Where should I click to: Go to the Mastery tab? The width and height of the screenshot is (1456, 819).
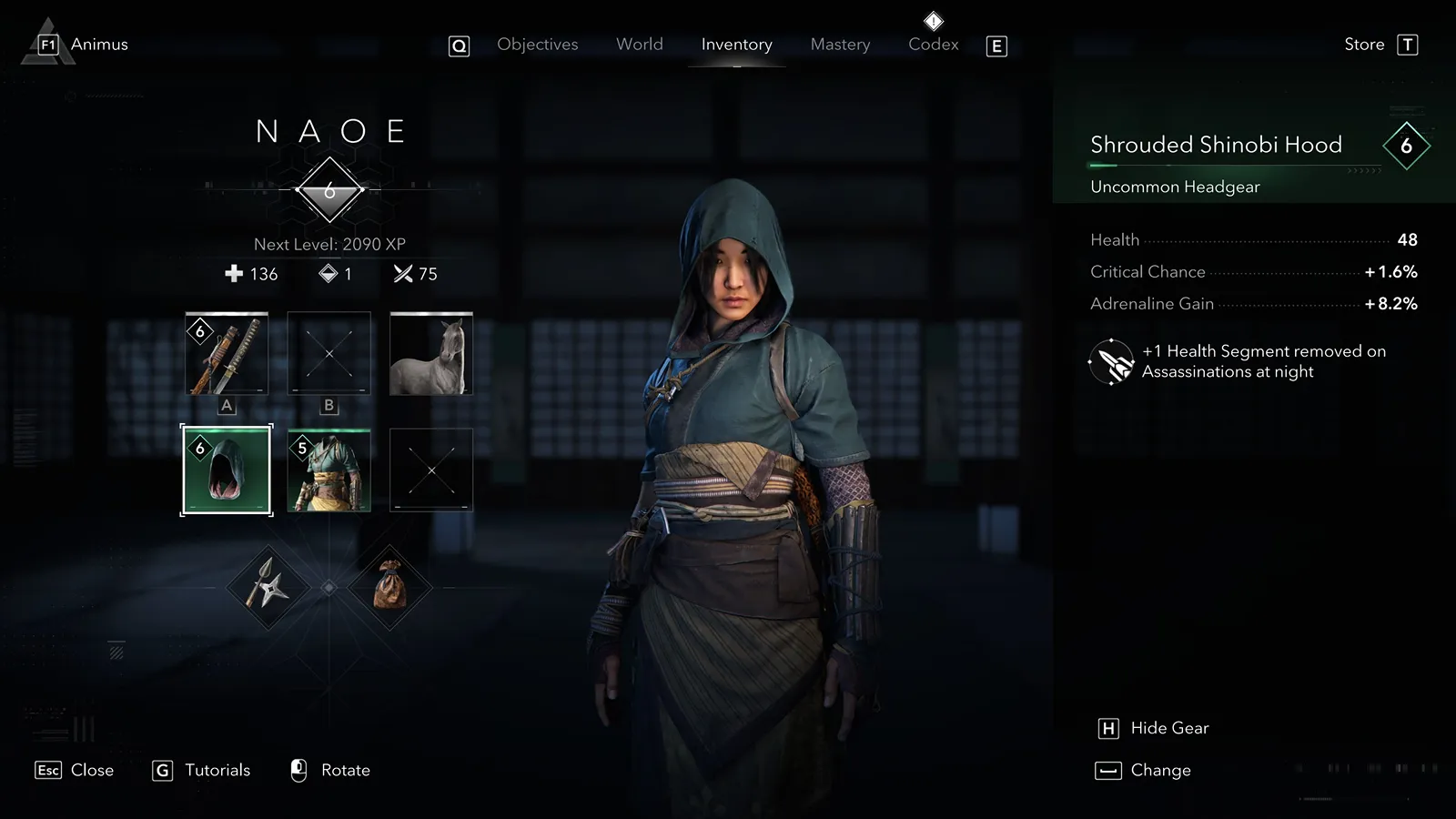[840, 45]
